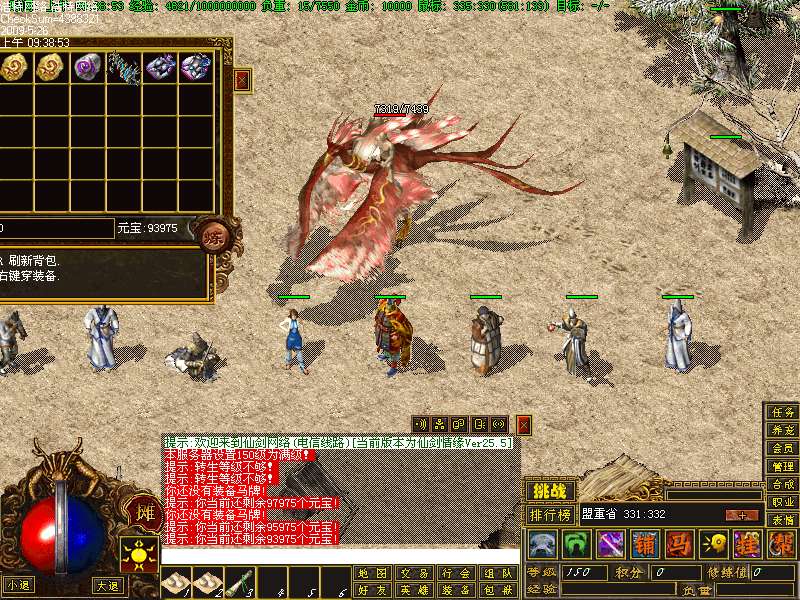Click the round 炼 refine button

tap(213, 236)
